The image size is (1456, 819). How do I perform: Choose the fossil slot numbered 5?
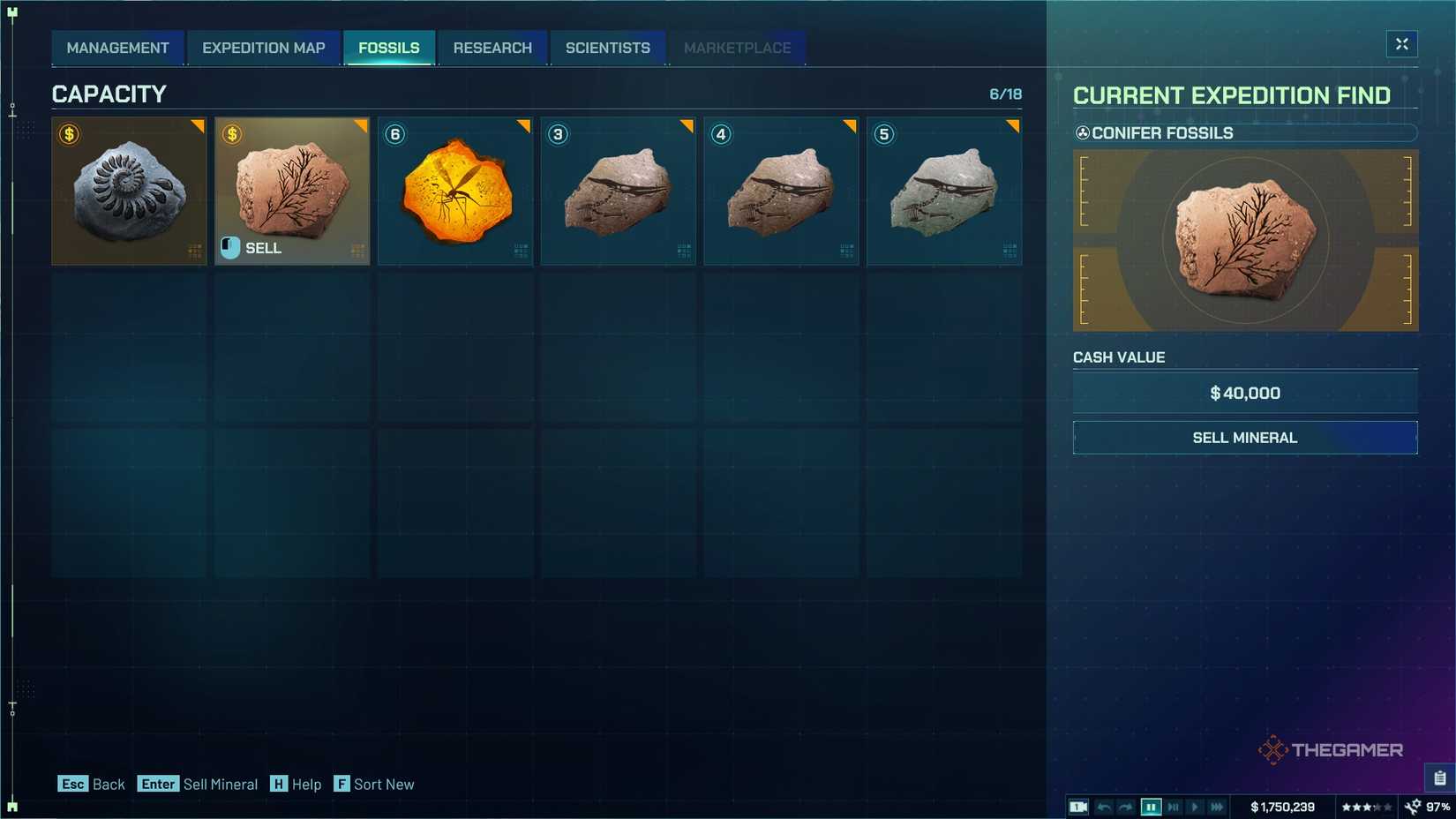pos(944,191)
